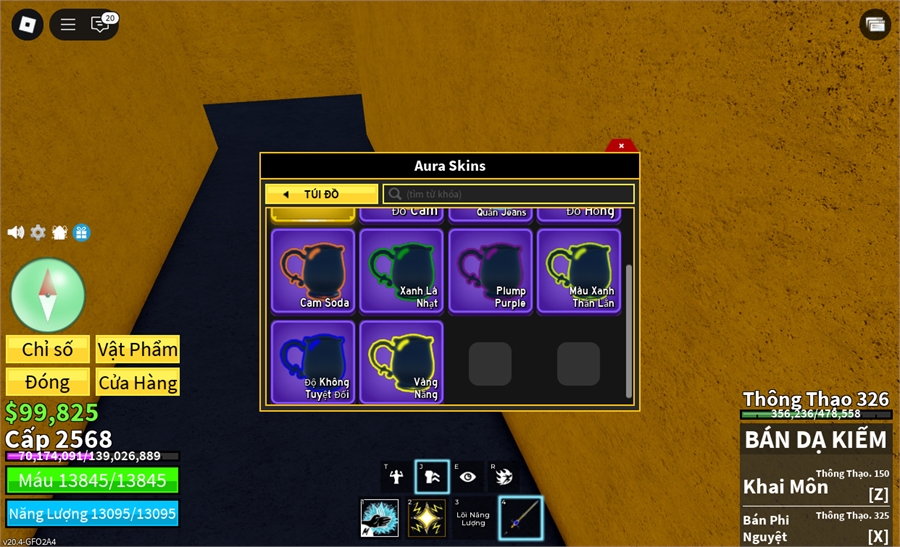Click the Đóng button
Viewport: 900px width, 547px height.
coord(48,382)
